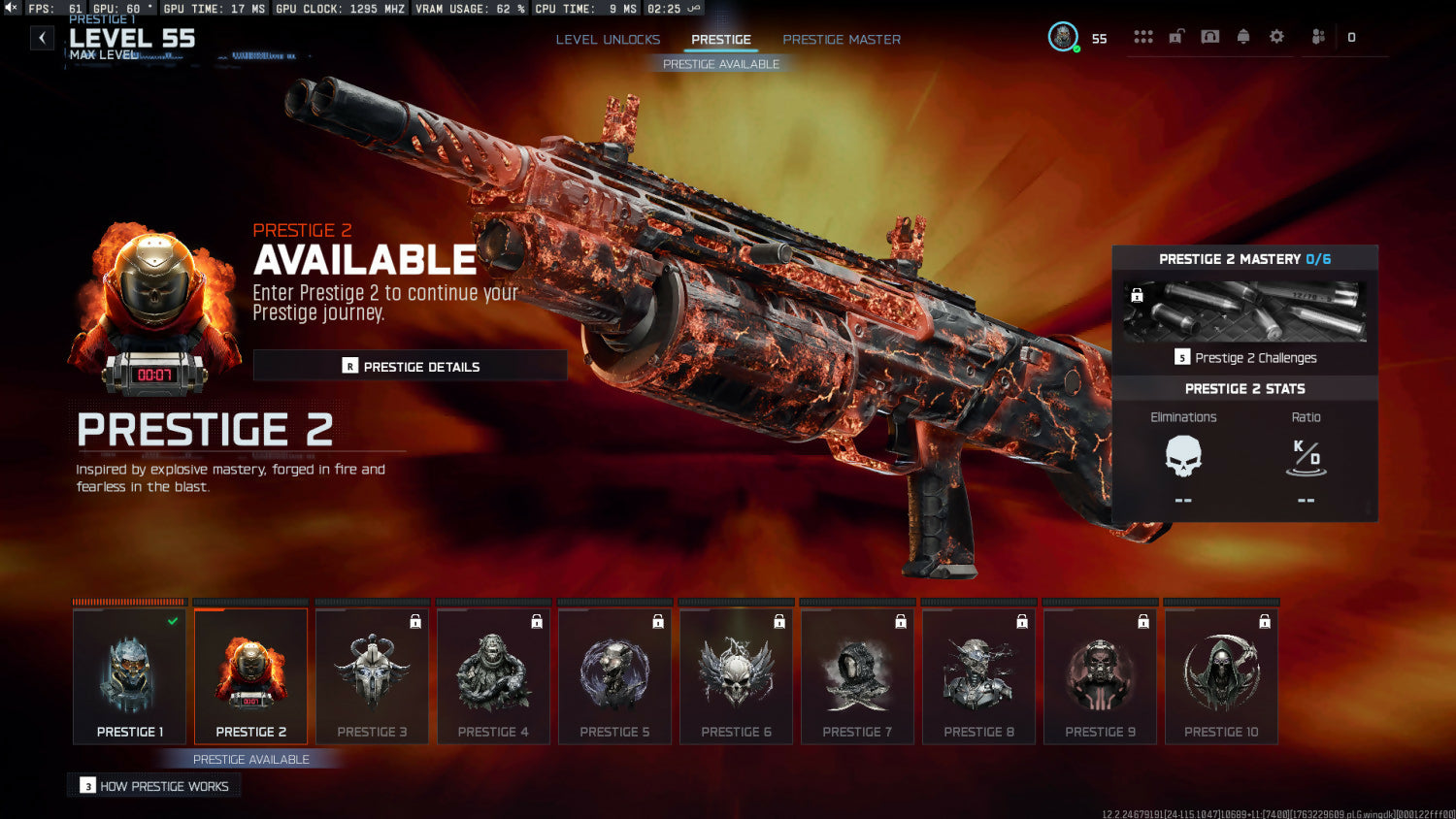The image size is (1456, 819).
Task: Select the locked Prestige 6 tile
Action: pyautogui.click(x=736, y=676)
